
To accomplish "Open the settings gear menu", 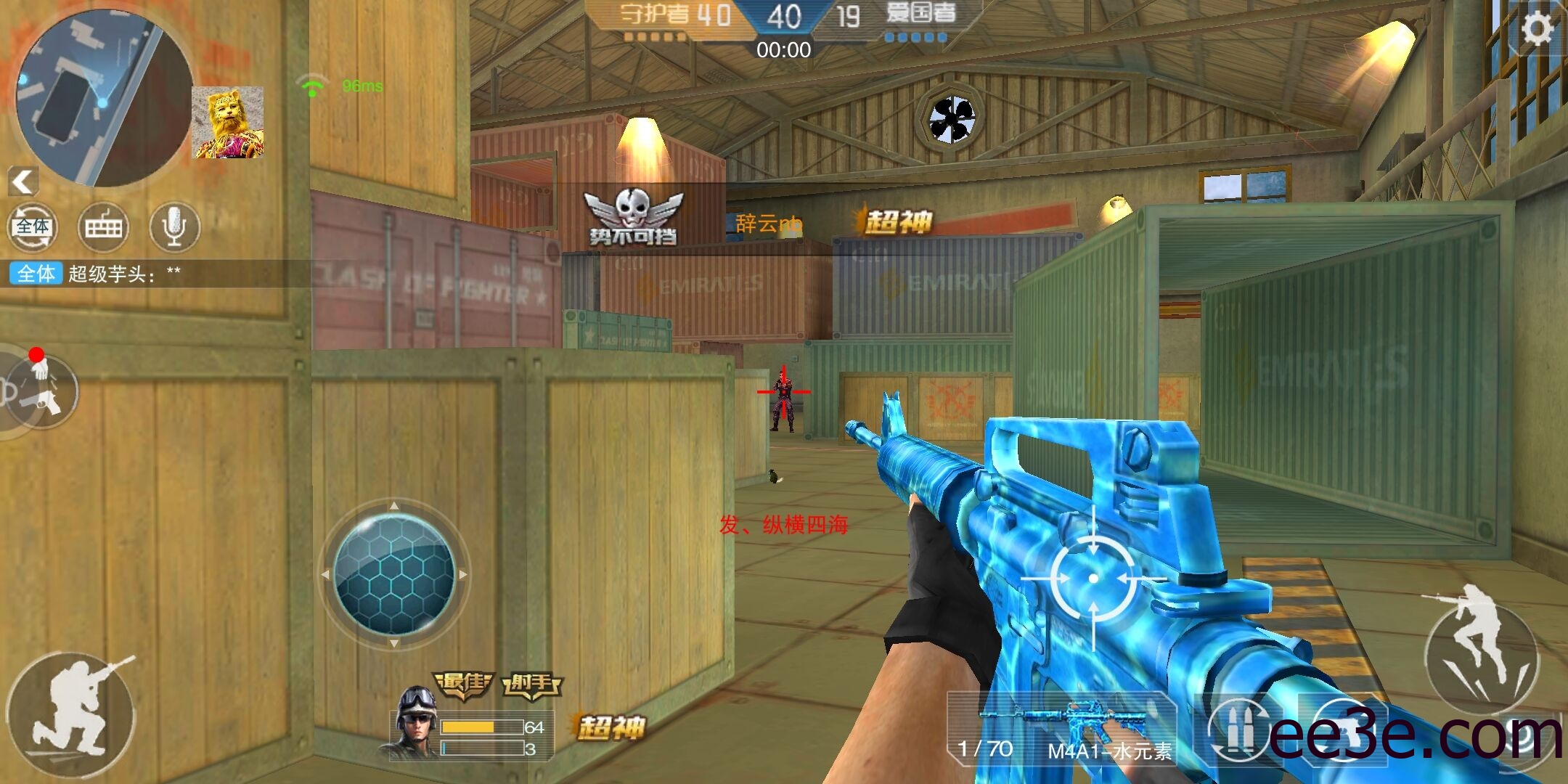I will coord(1537,30).
